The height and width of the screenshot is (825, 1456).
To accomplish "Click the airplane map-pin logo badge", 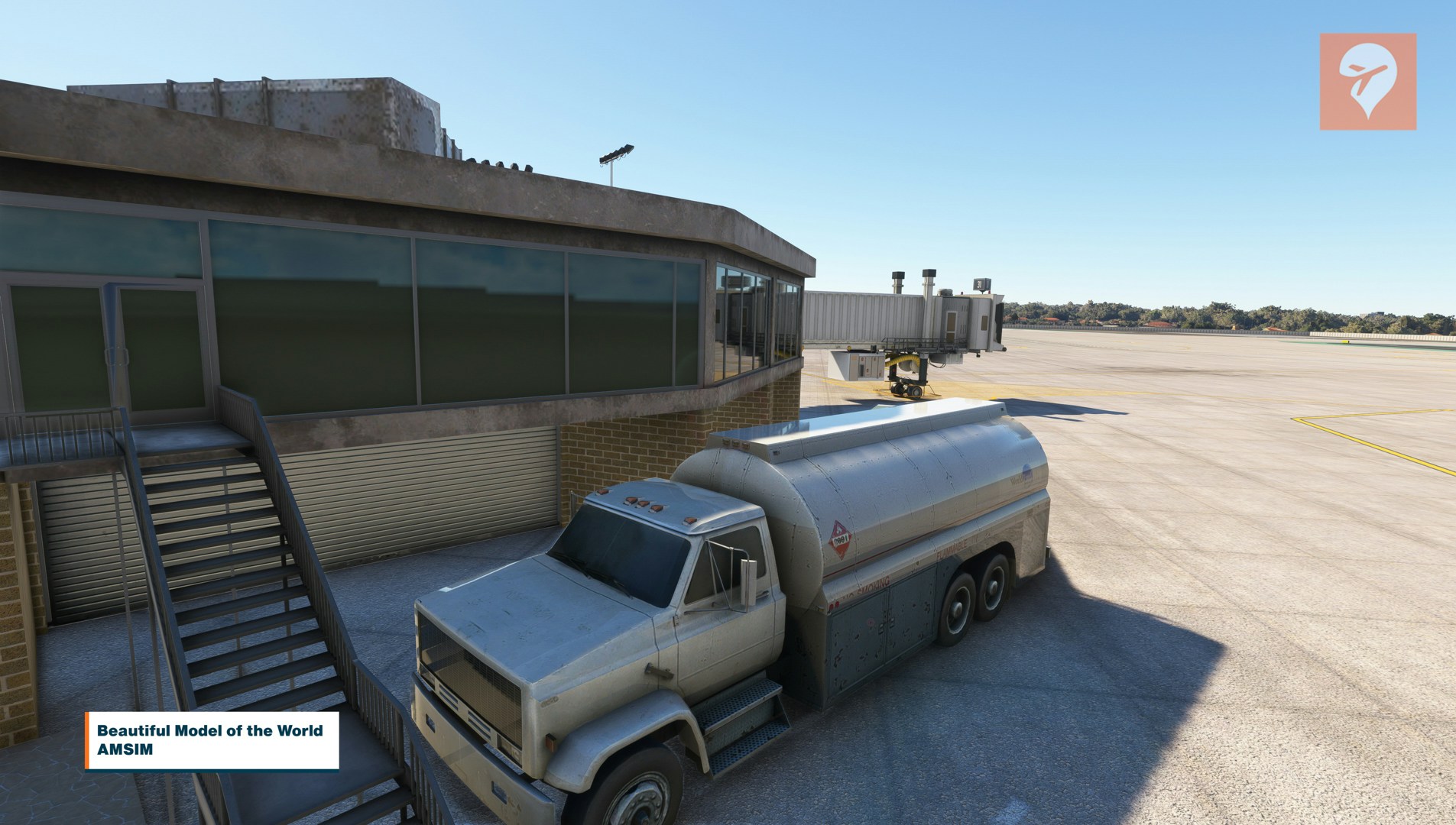I will [x=1367, y=81].
